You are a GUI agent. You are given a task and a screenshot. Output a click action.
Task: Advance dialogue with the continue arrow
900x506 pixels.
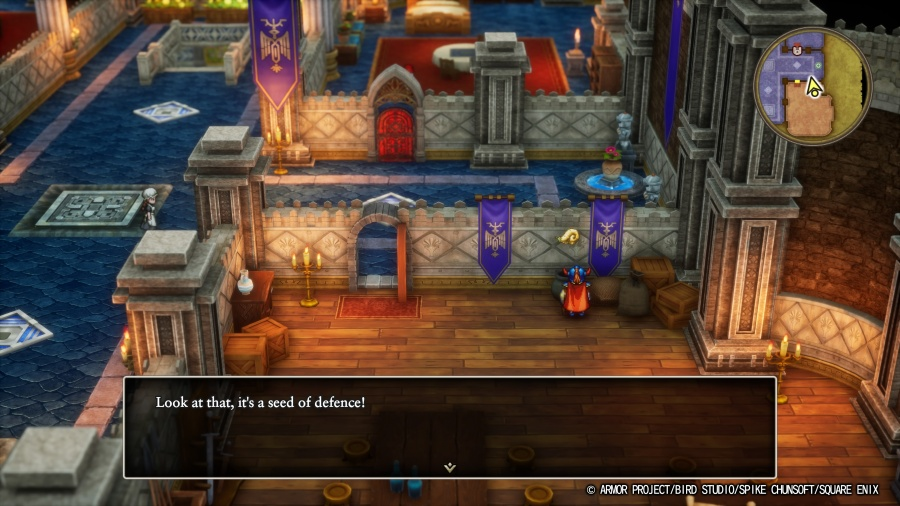(x=450, y=466)
